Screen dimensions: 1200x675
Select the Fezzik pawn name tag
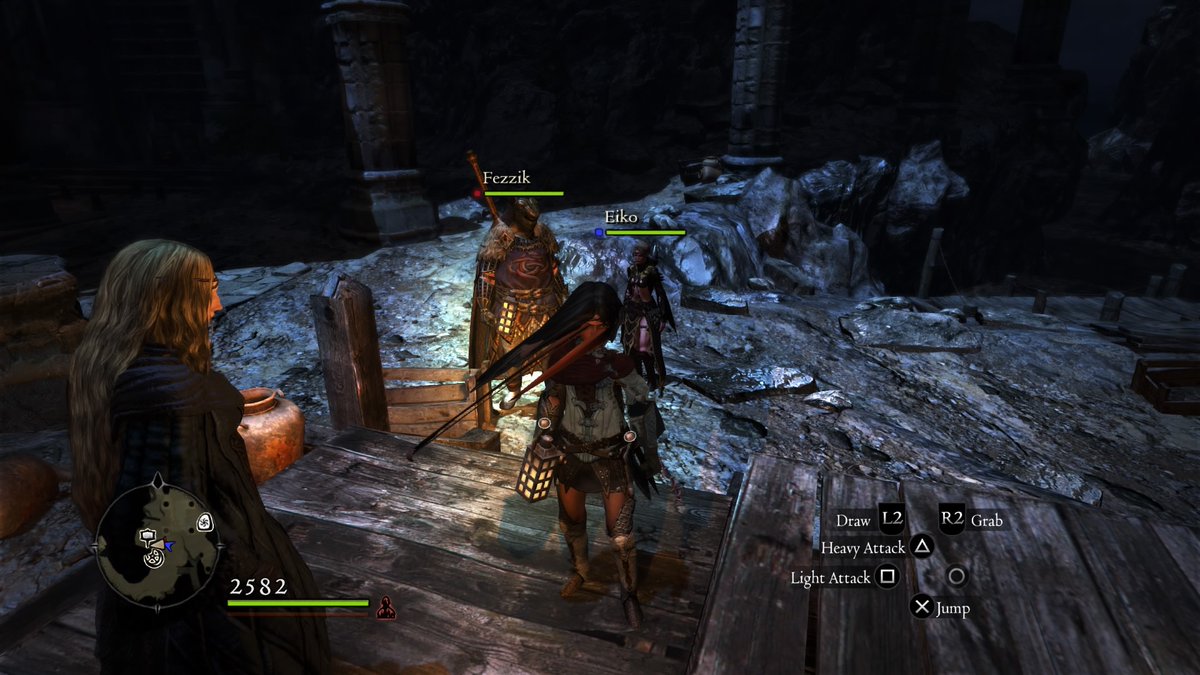(506, 178)
